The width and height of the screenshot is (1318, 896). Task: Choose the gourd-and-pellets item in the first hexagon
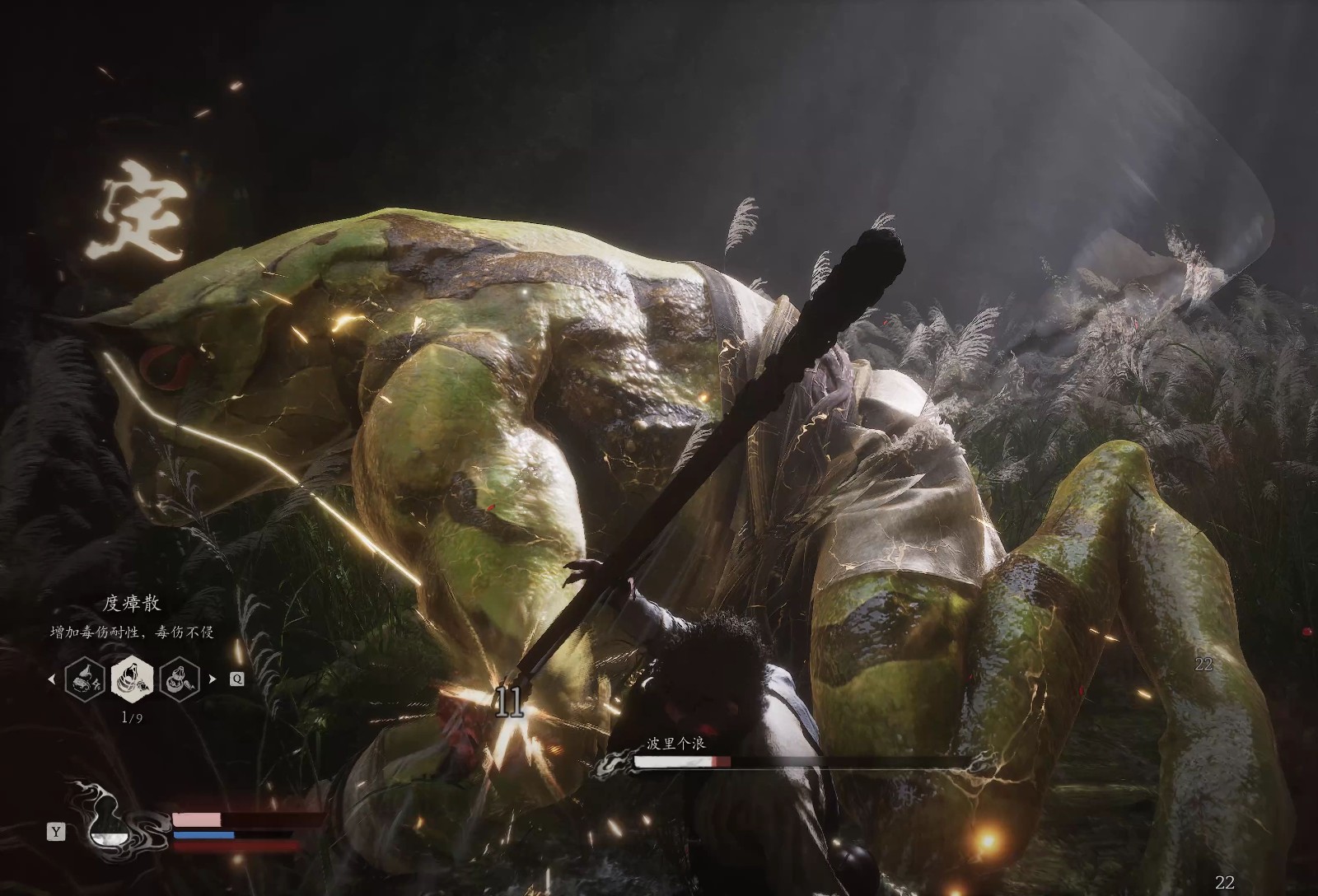click(x=85, y=679)
